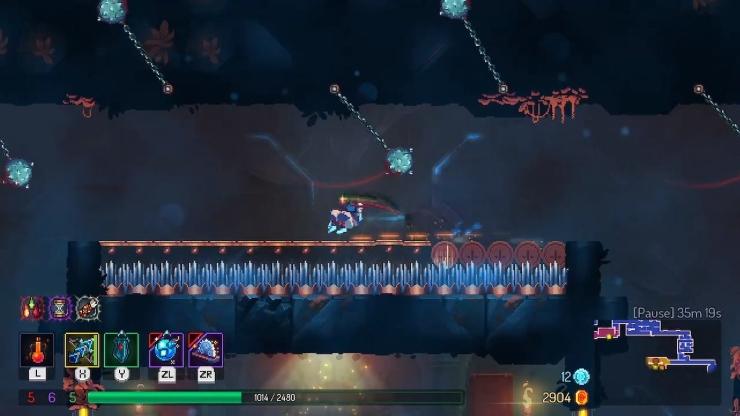Inspect the red flames mutation icon
Screen dimensions: 740x416
32,307
